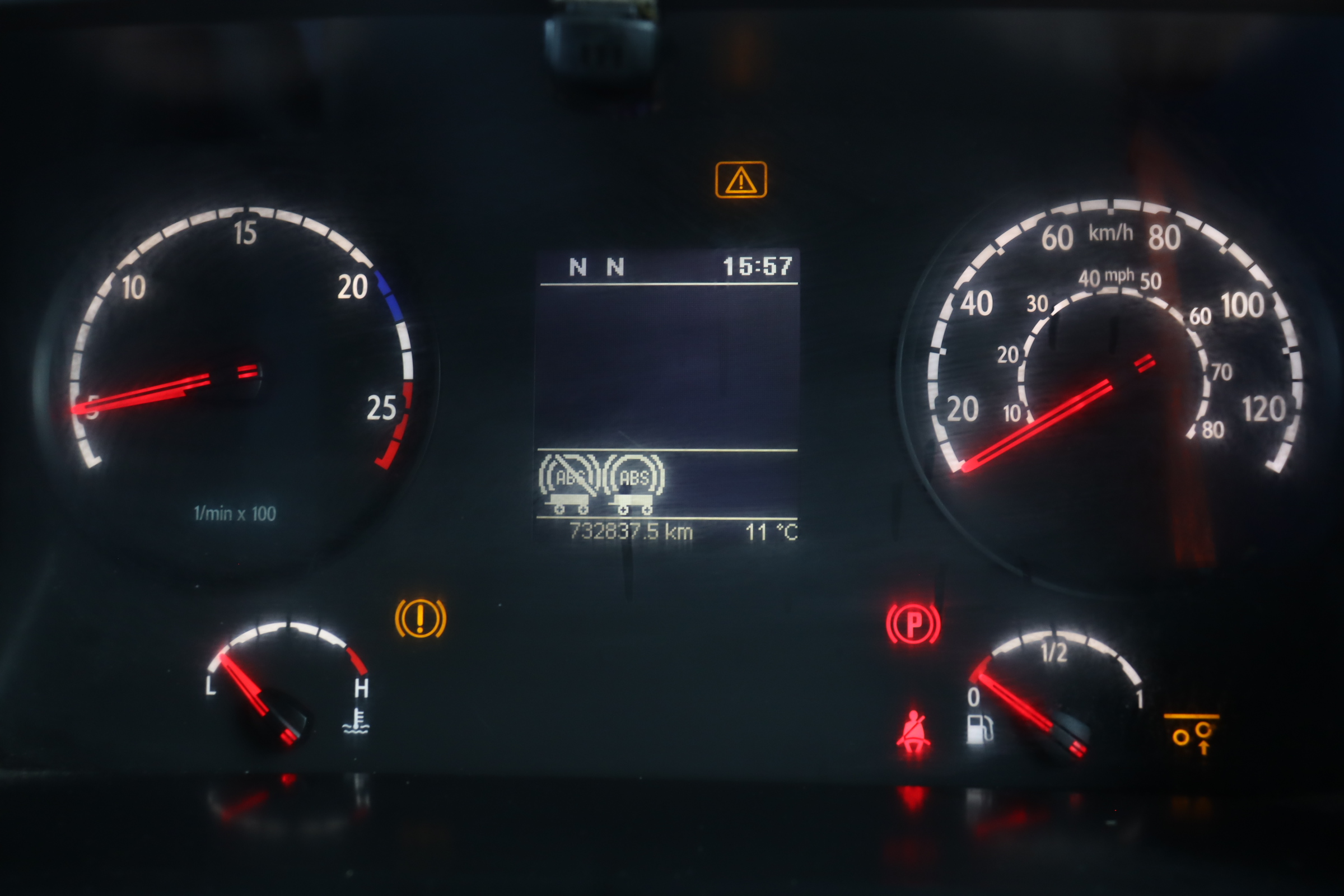This screenshot has height=896, width=1344.
Task: Select the red seatbelt warning icon
Action: 913,731
